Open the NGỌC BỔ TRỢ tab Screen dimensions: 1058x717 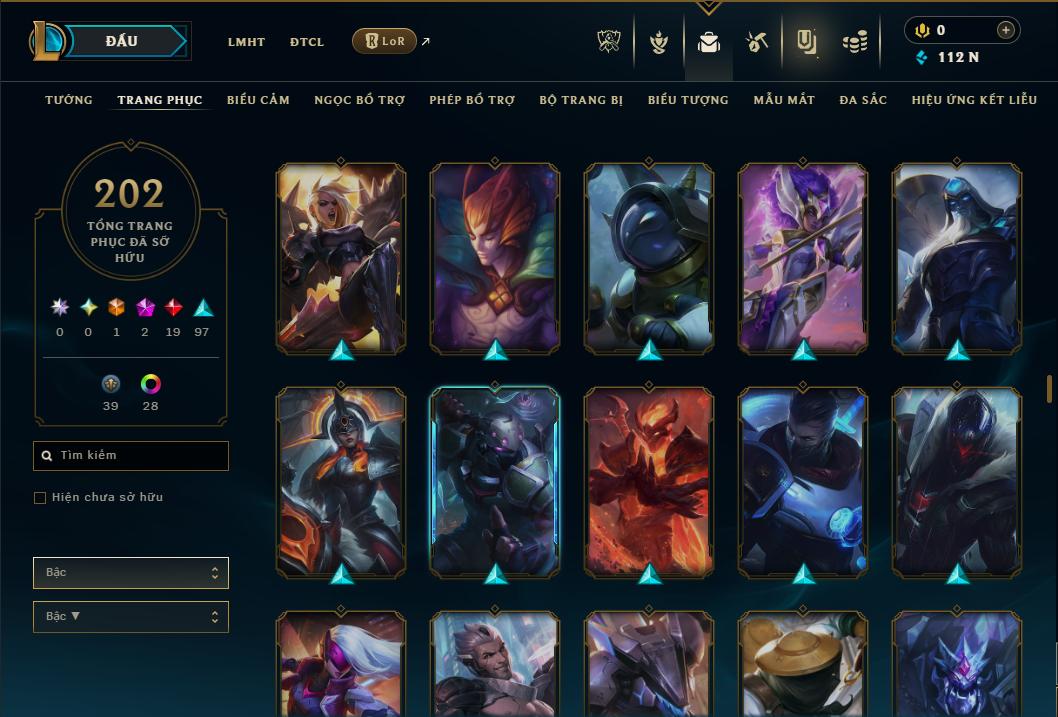(x=359, y=100)
